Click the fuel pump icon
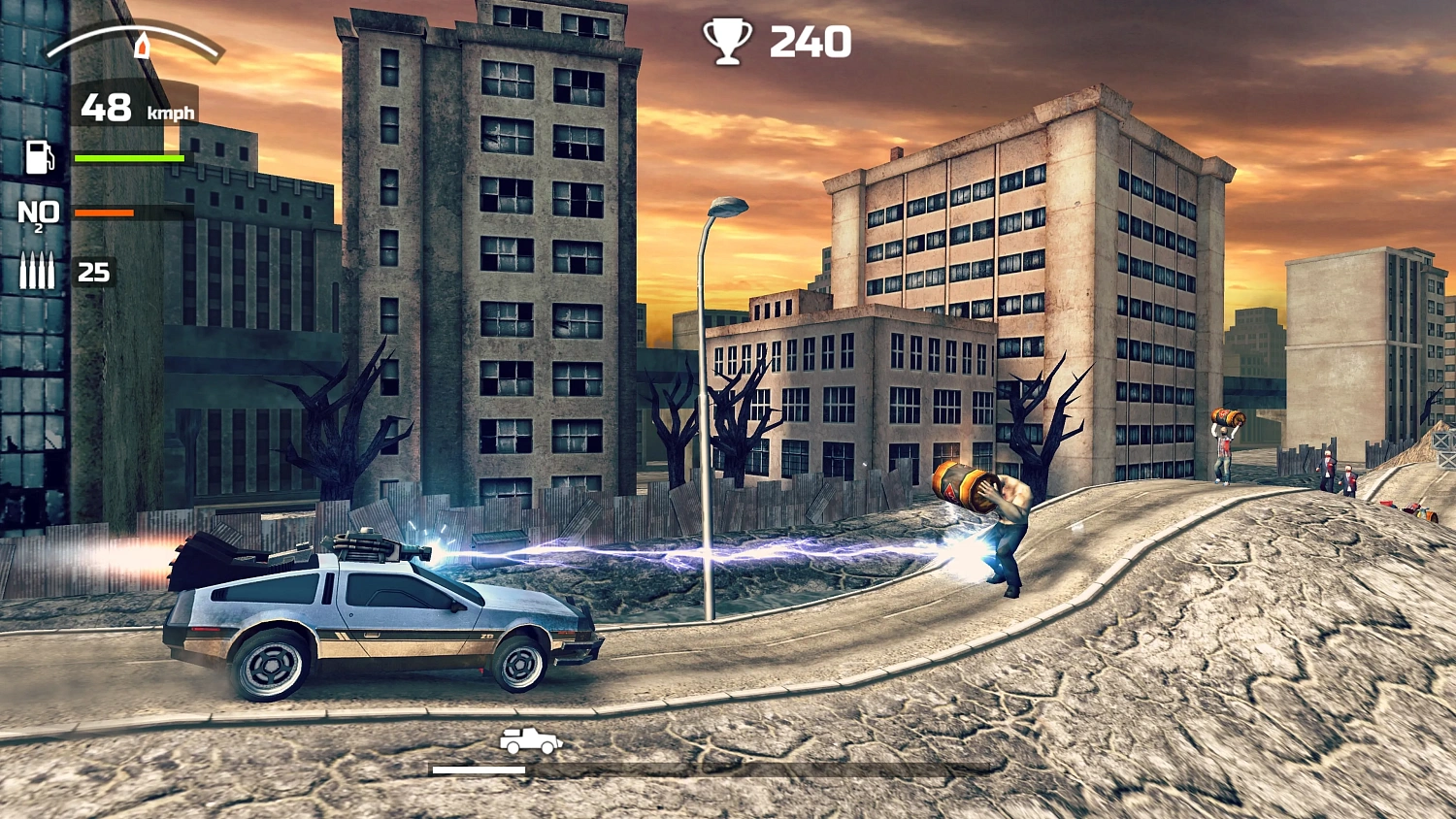Screen dimensions: 1456x819 tap(39, 157)
